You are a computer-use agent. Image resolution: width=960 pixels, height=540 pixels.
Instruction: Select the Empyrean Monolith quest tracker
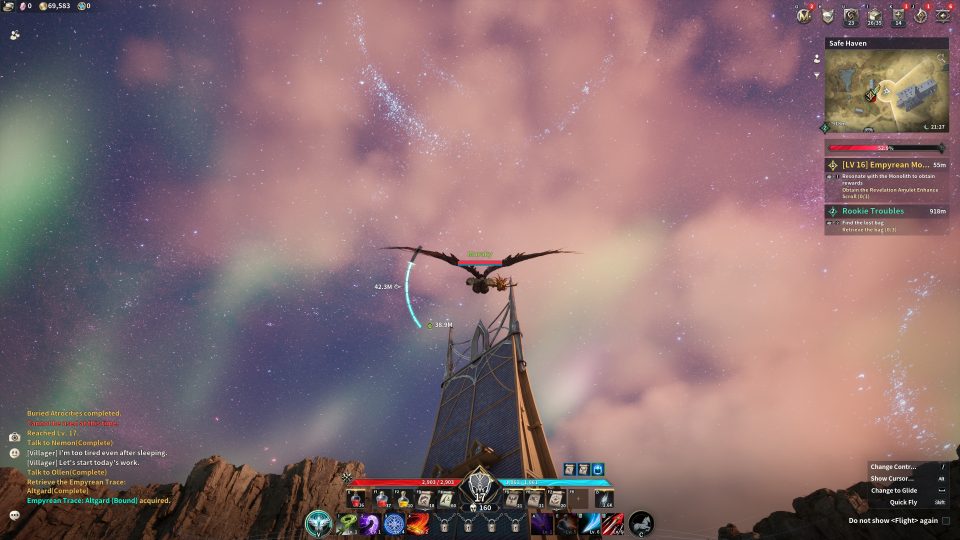(885, 164)
